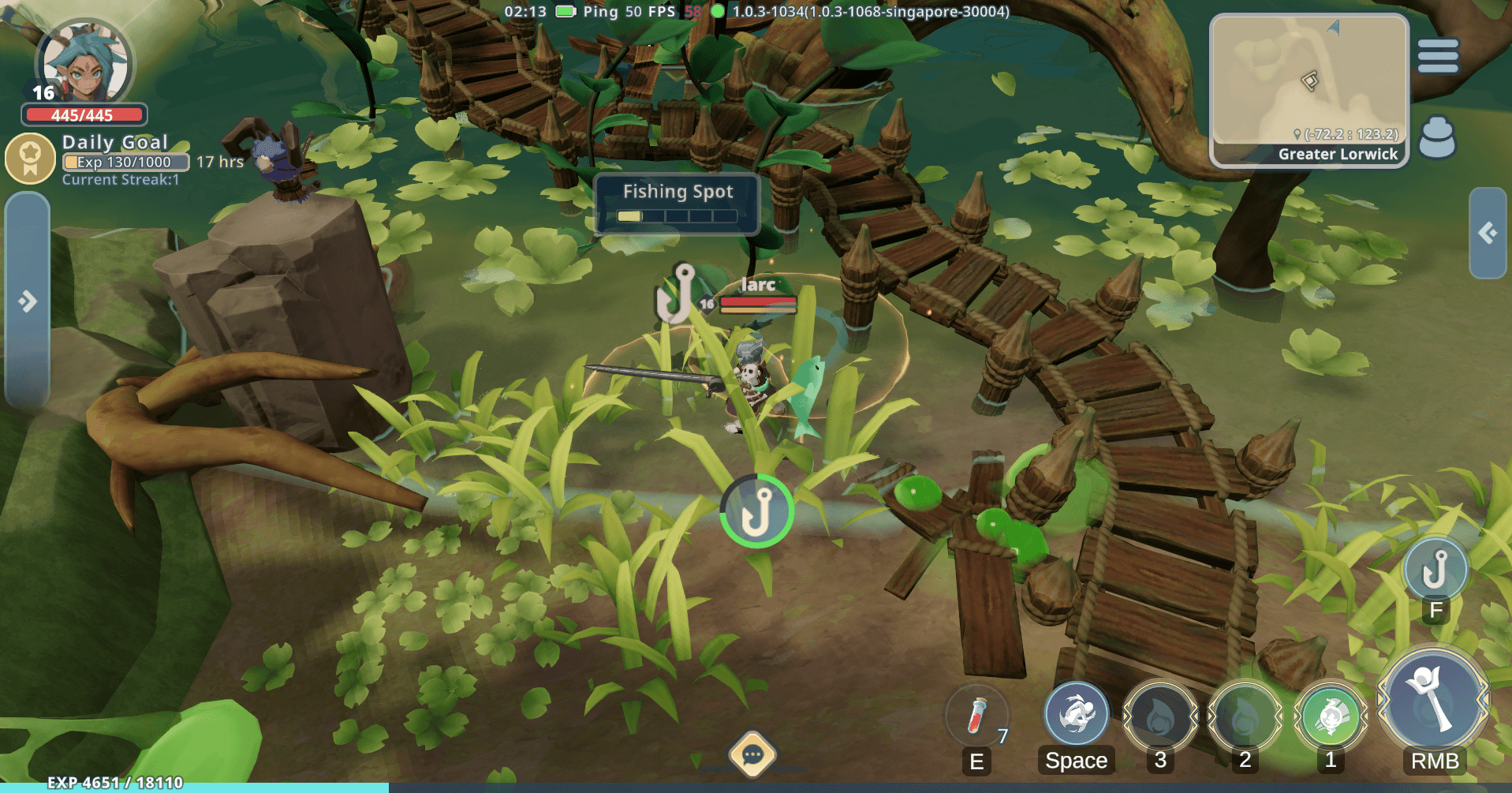The height and width of the screenshot is (793, 1512).
Task: Open the Daily Goal tracker
Action: 32,158
